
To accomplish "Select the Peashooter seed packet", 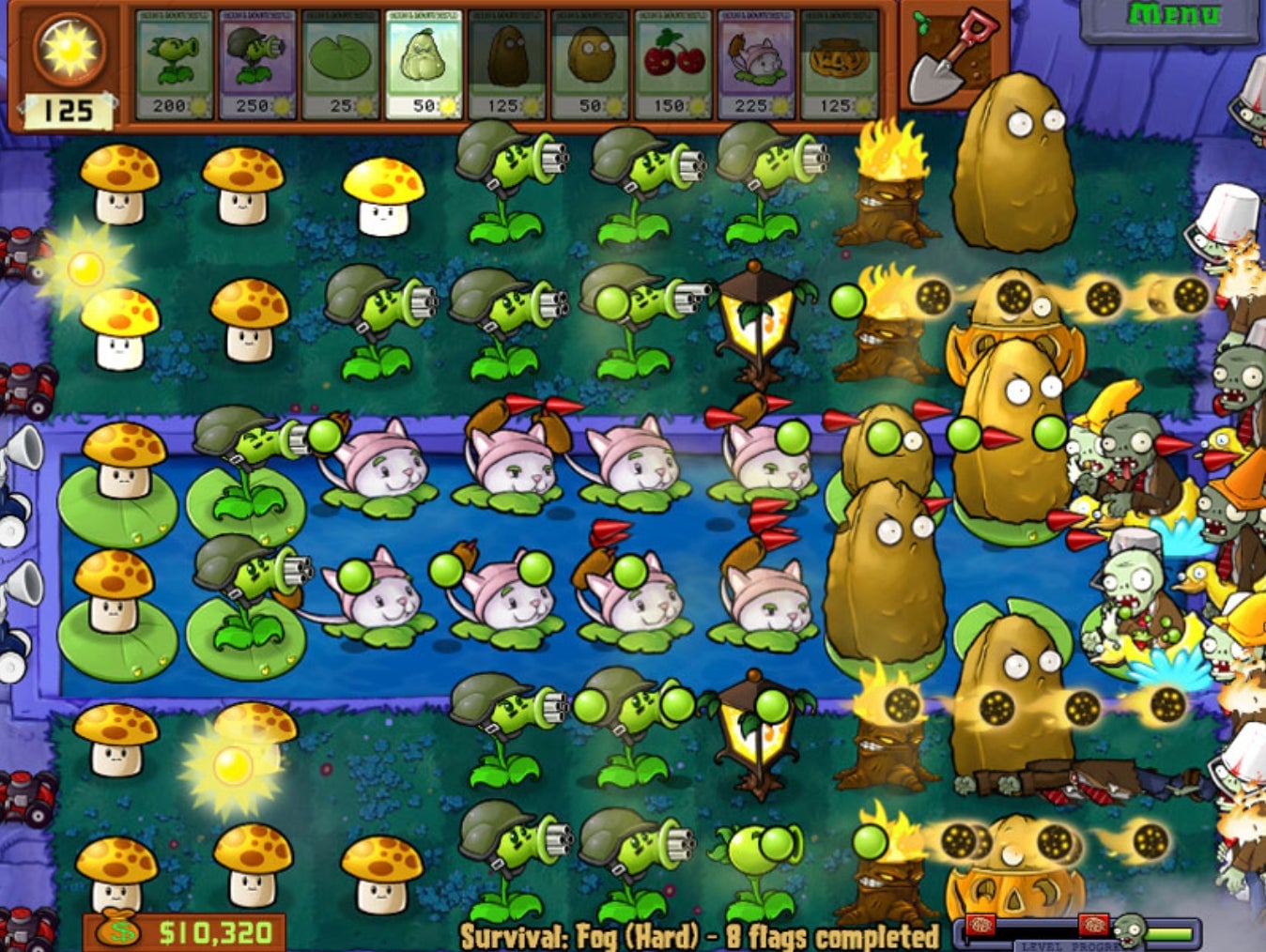I will [x=174, y=61].
